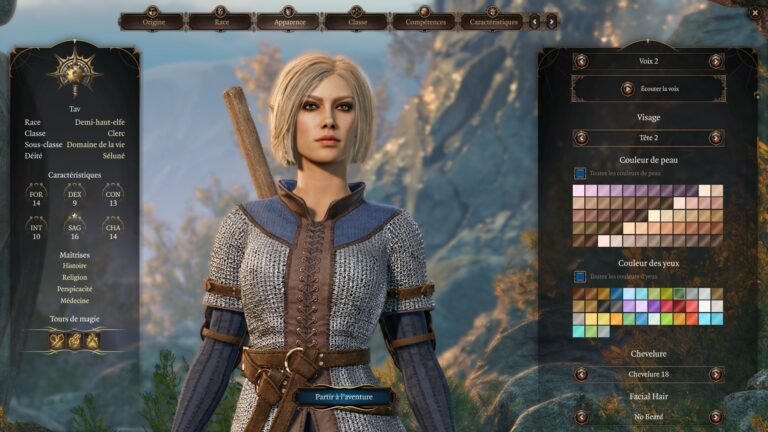
Task: Switch to the Caractéristiques tab
Action: [x=491, y=21]
